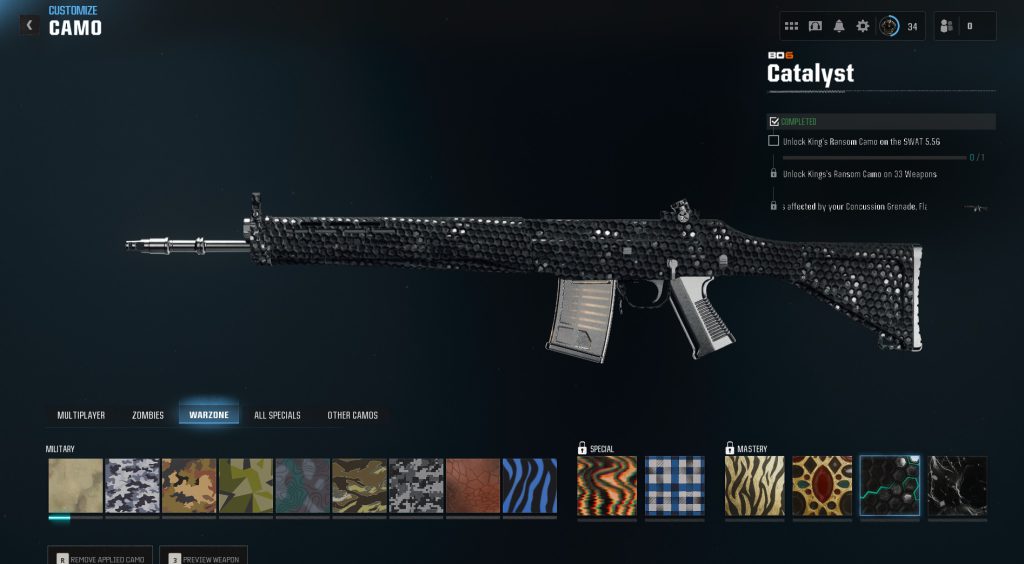Pick the gold tiger-stripe mastery camo

(x=755, y=487)
